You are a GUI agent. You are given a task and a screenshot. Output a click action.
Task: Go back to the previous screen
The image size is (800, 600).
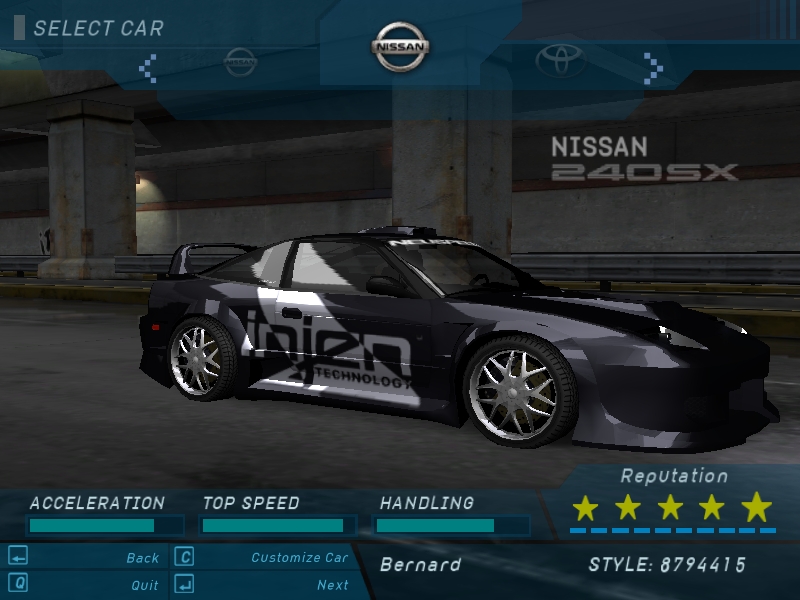point(142,558)
